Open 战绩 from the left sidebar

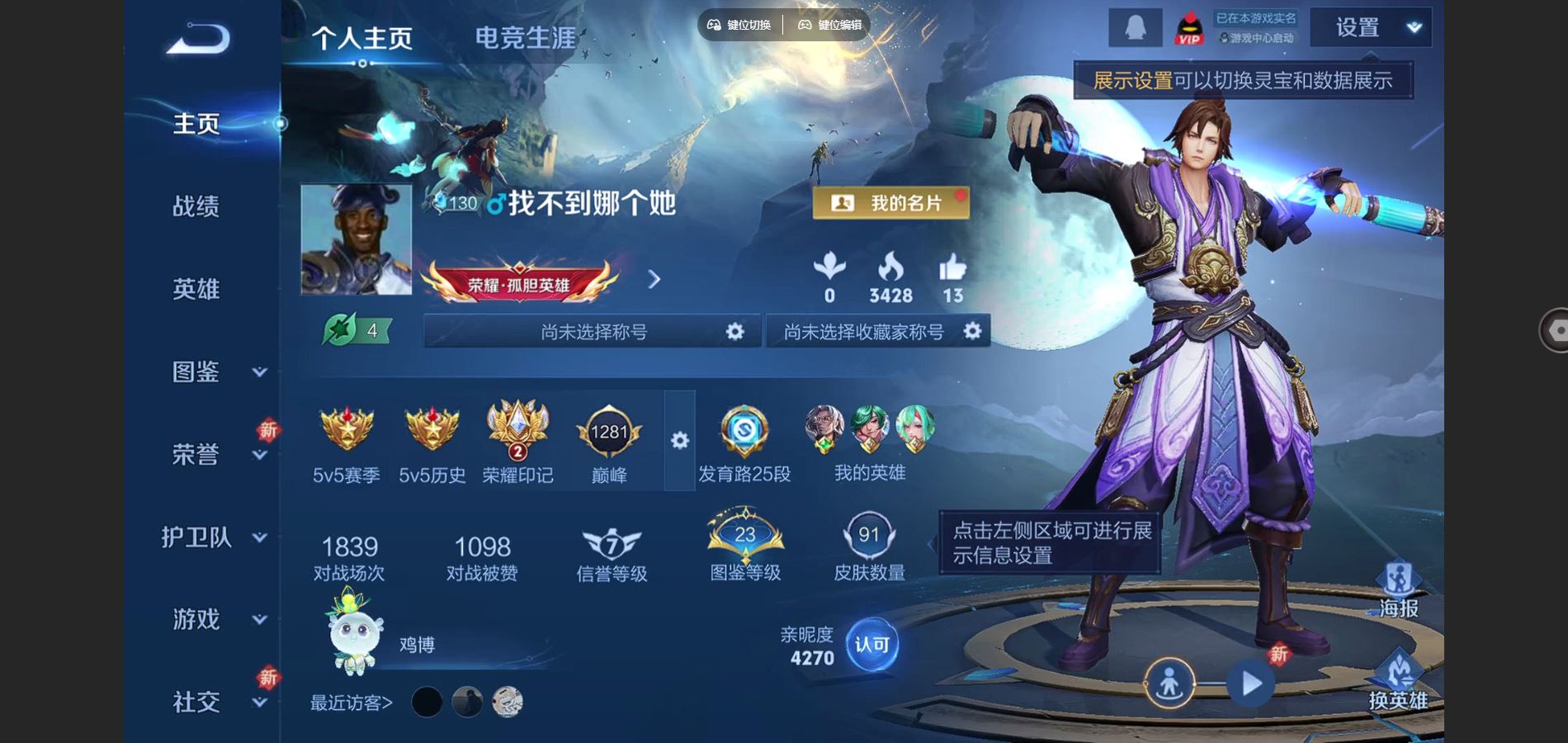click(x=196, y=208)
